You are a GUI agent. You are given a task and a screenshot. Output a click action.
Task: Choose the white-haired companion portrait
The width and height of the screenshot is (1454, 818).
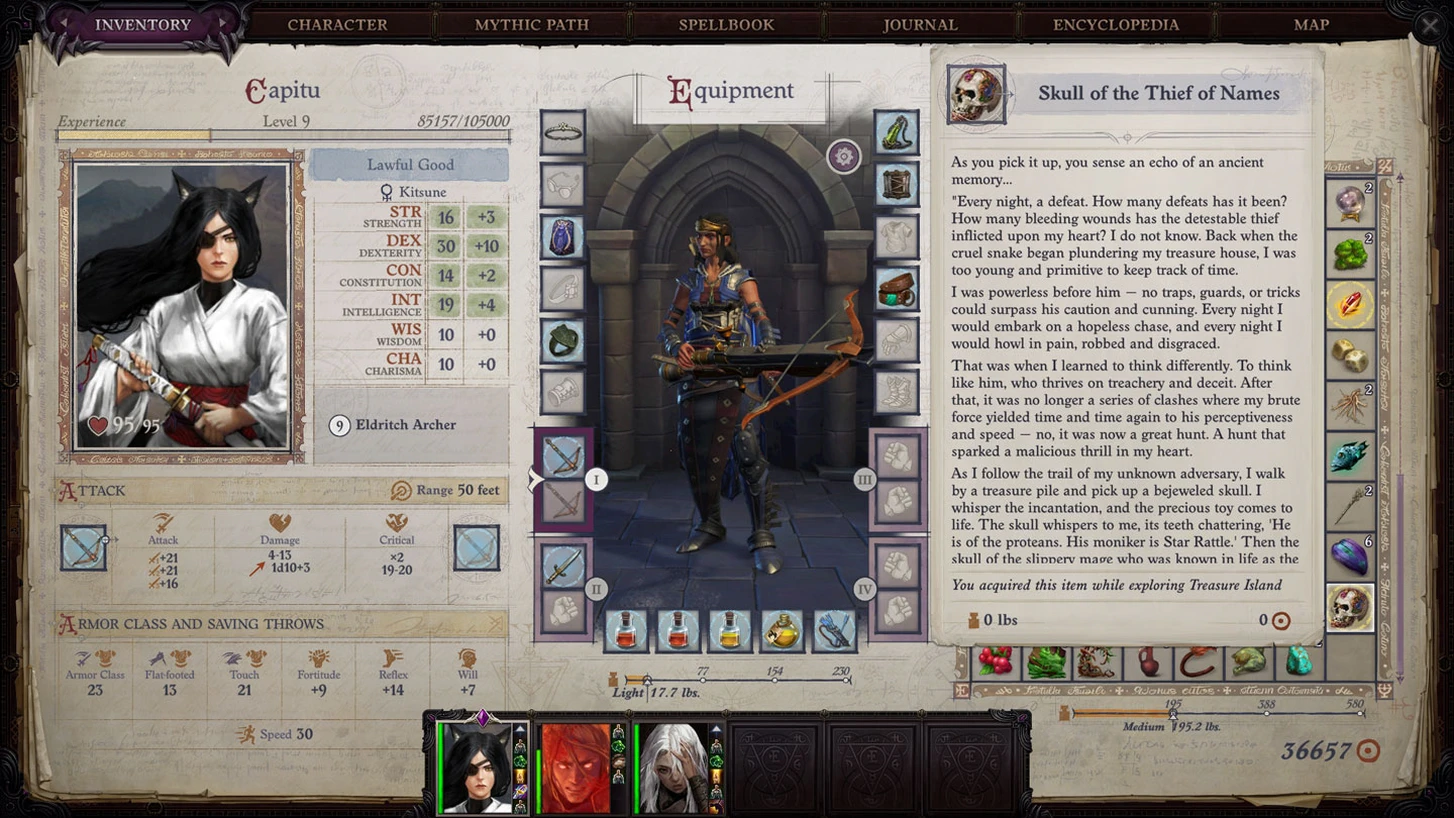click(673, 767)
